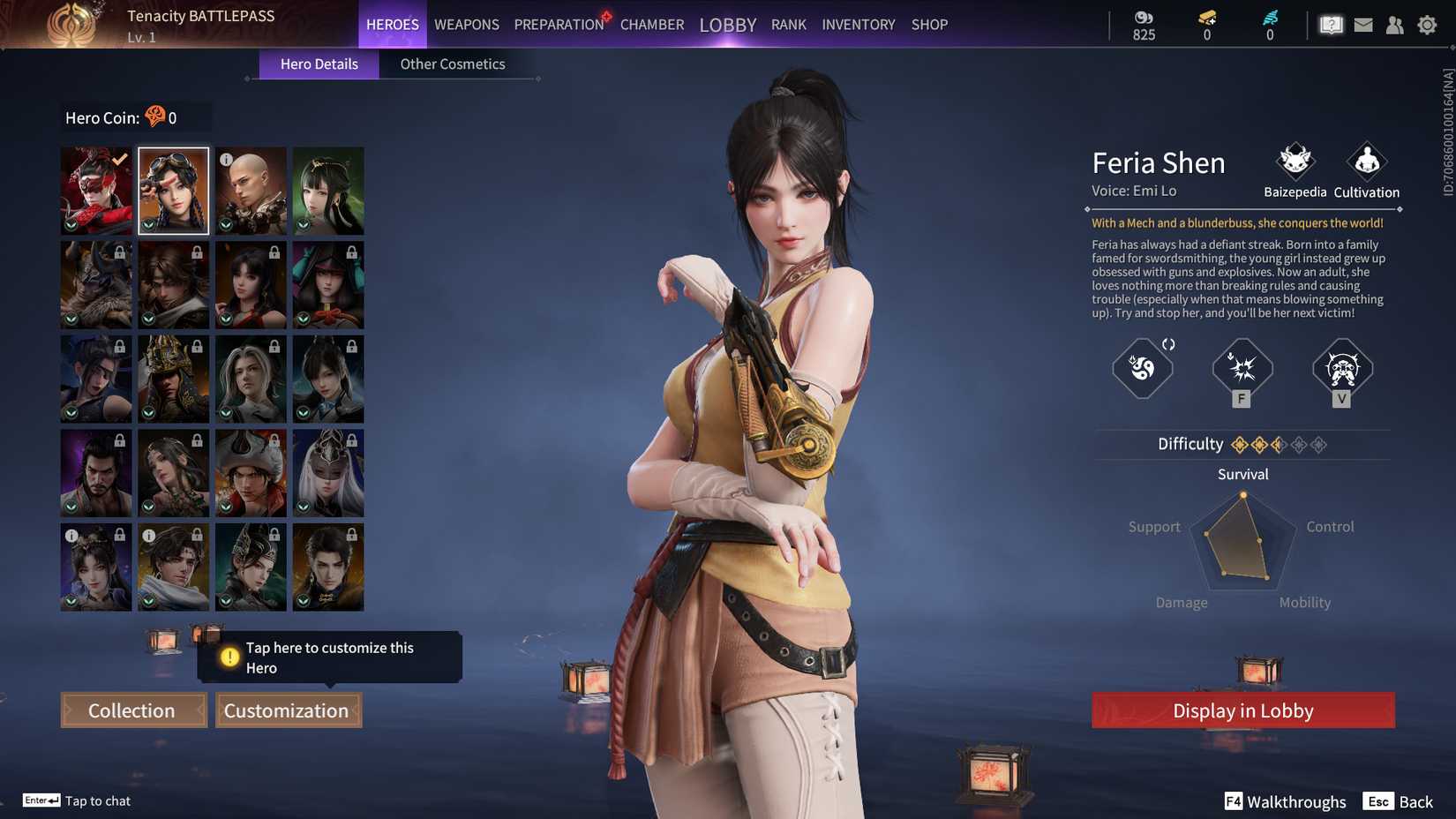The image size is (1456, 819).
Task: Open the Customization menu
Action: point(288,710)
